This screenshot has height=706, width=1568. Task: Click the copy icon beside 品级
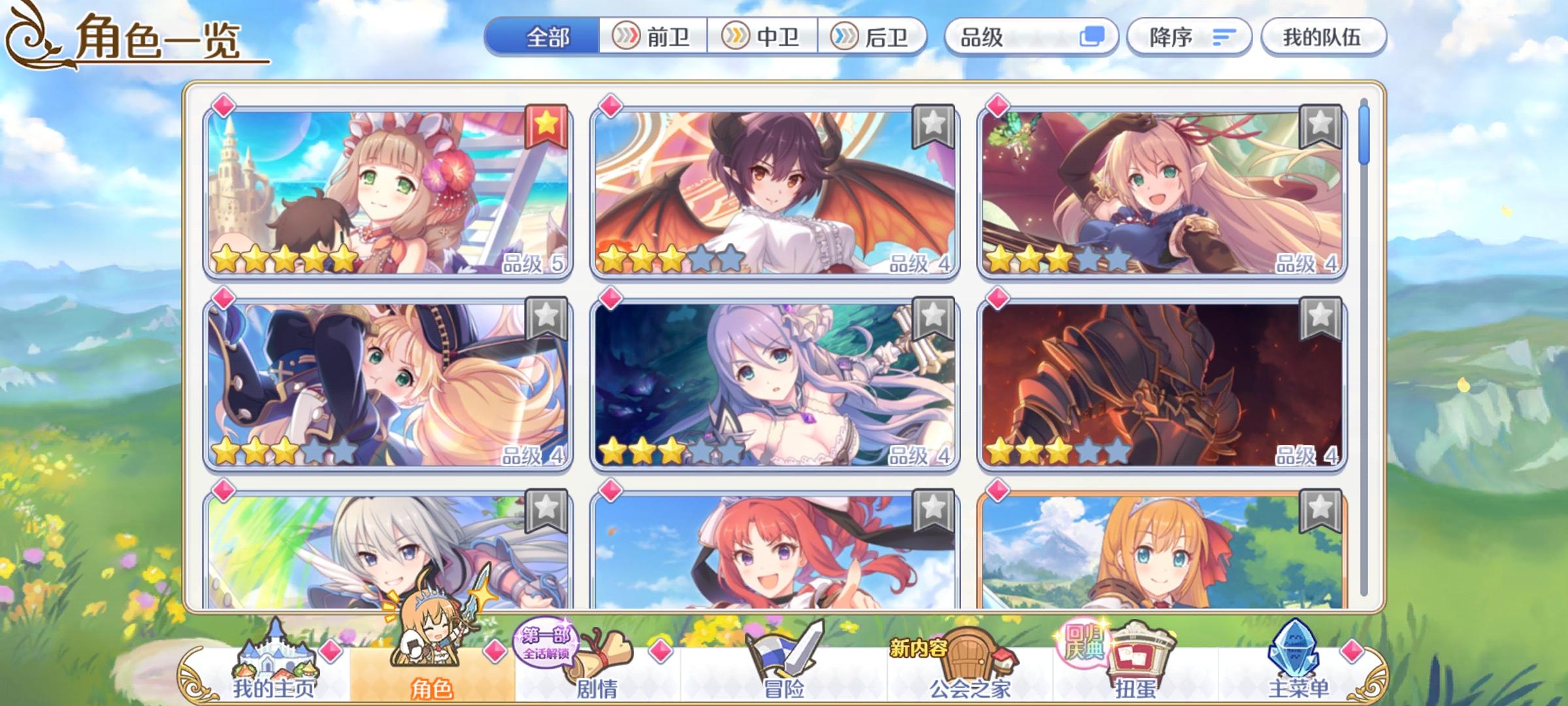pyautogui.click(x=1092, y=37)
